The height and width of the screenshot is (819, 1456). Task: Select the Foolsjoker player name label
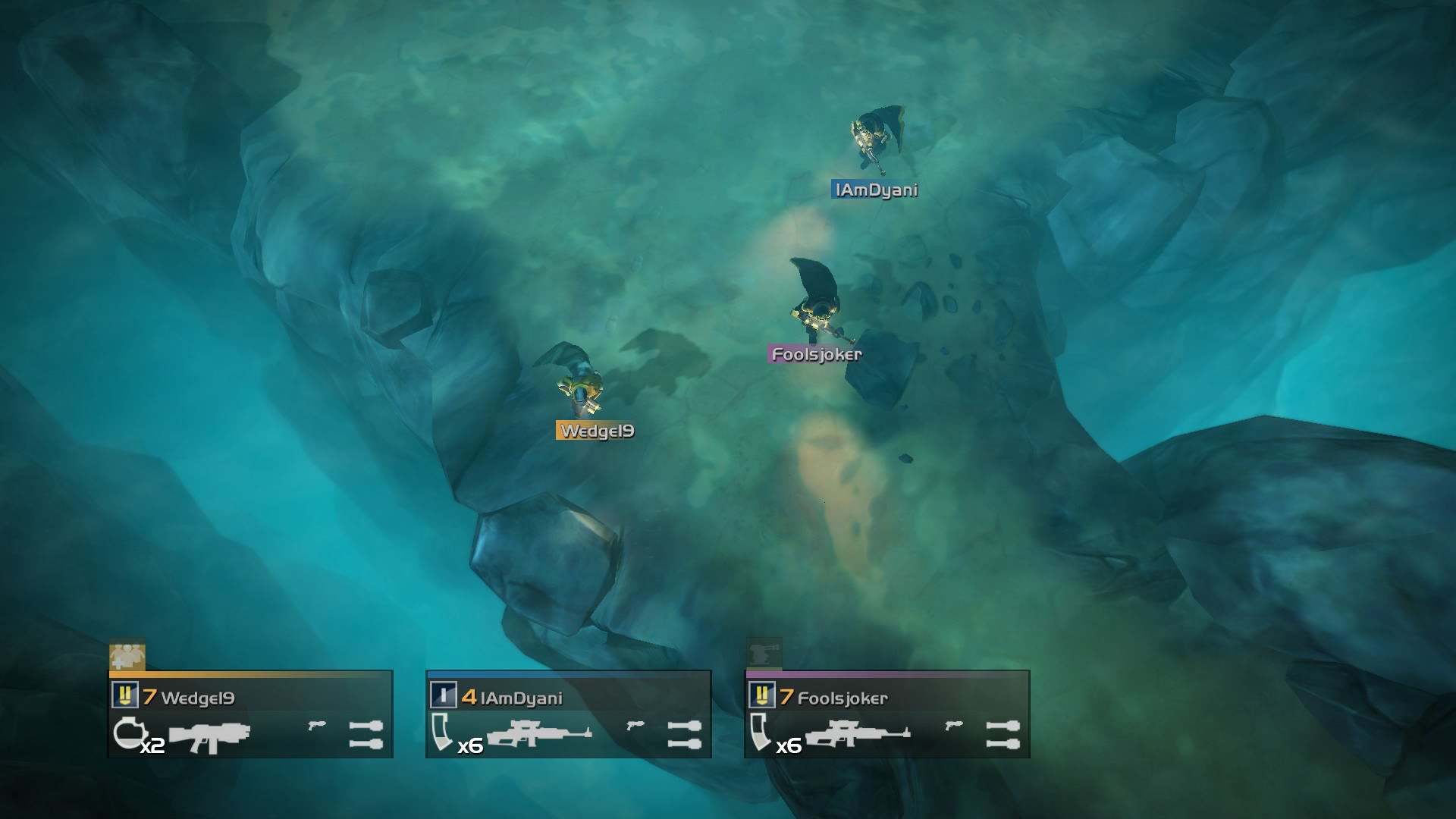pyautogui.click(x=815, y=353)
